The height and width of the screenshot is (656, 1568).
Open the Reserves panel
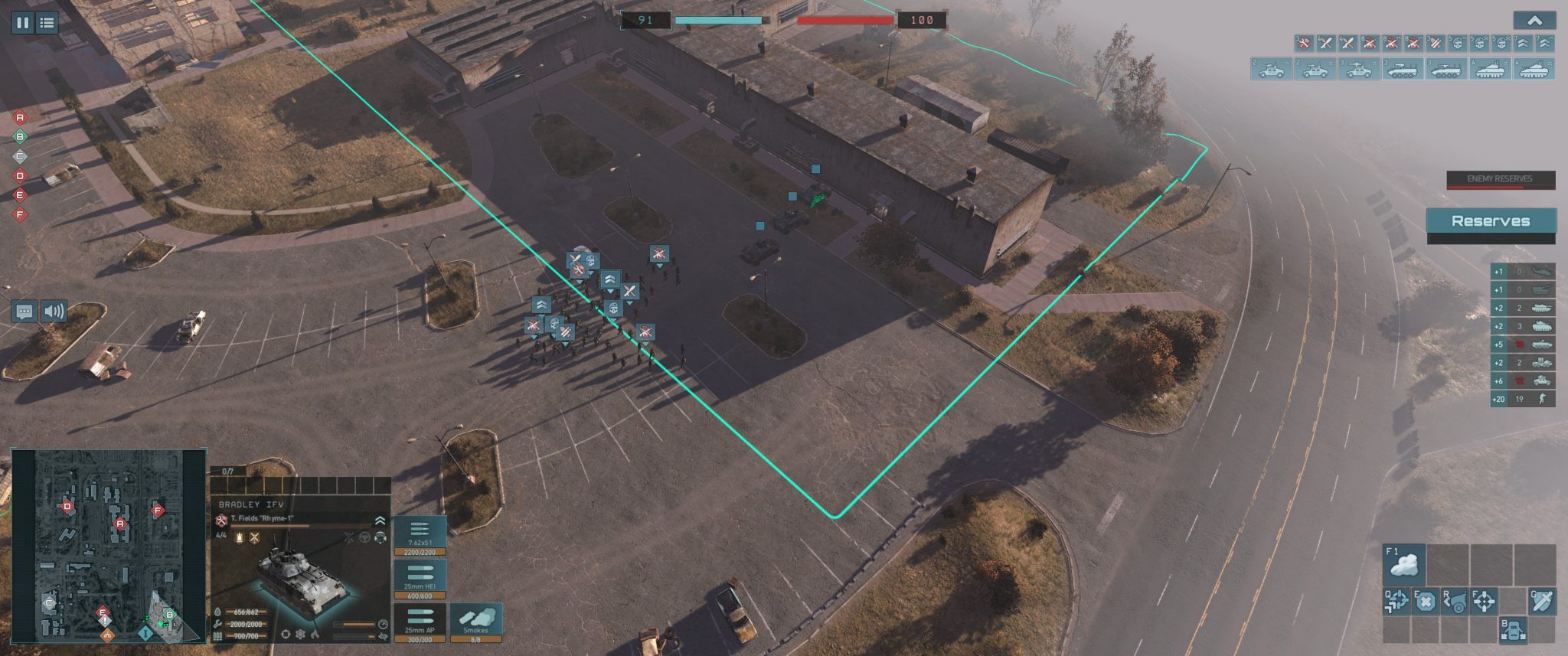point(1490,221)
